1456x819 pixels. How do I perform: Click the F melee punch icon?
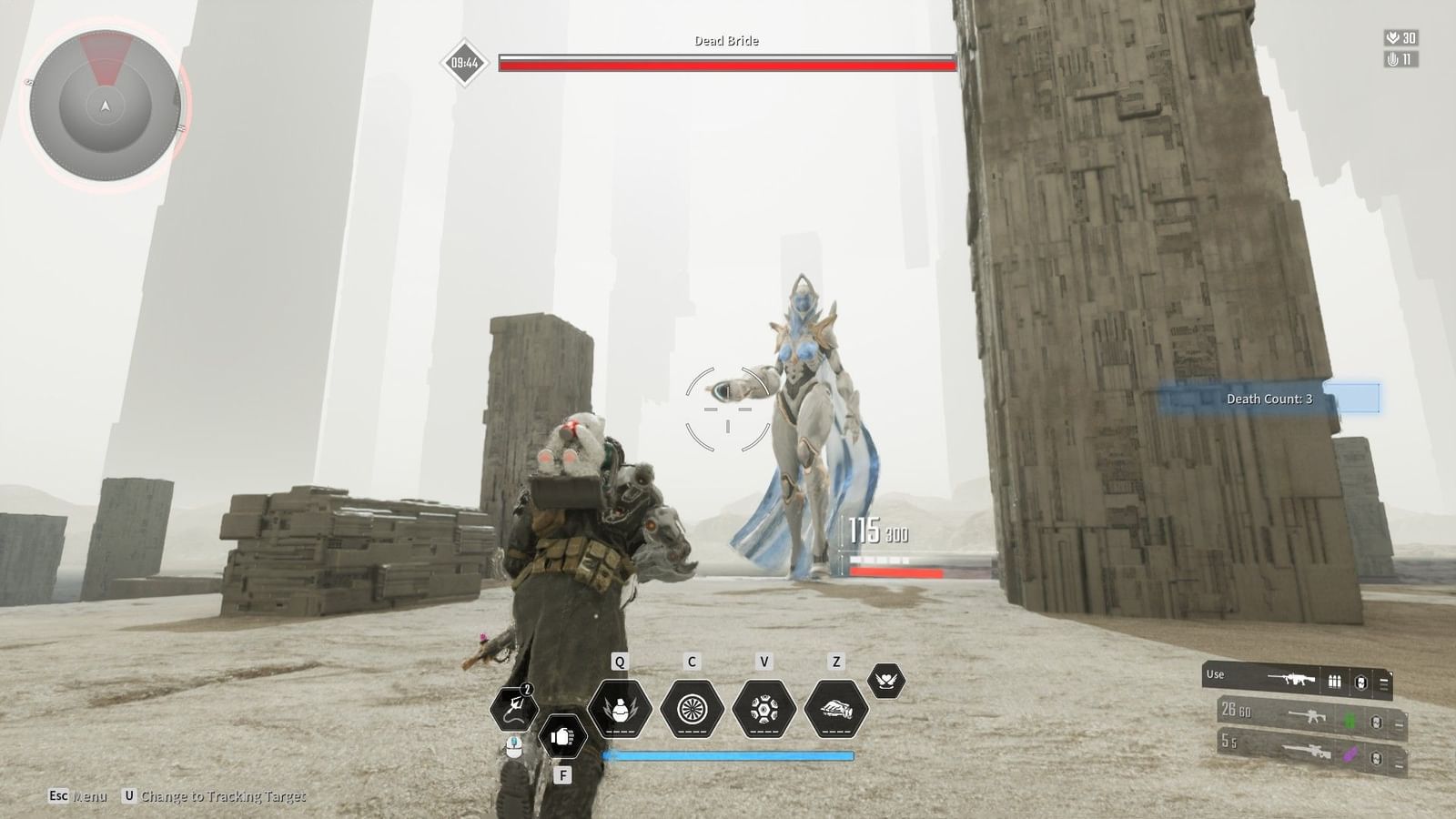[x=563, y=737]
